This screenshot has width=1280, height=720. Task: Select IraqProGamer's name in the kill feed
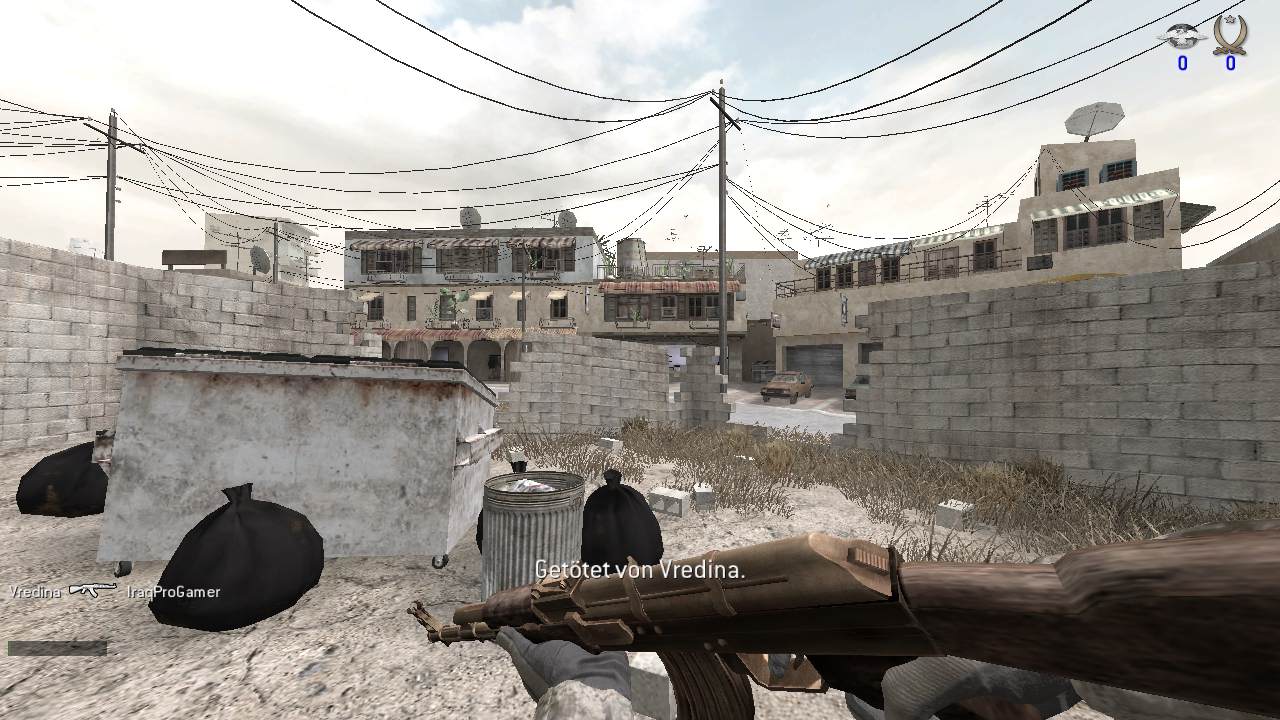(x=174, y=592)
